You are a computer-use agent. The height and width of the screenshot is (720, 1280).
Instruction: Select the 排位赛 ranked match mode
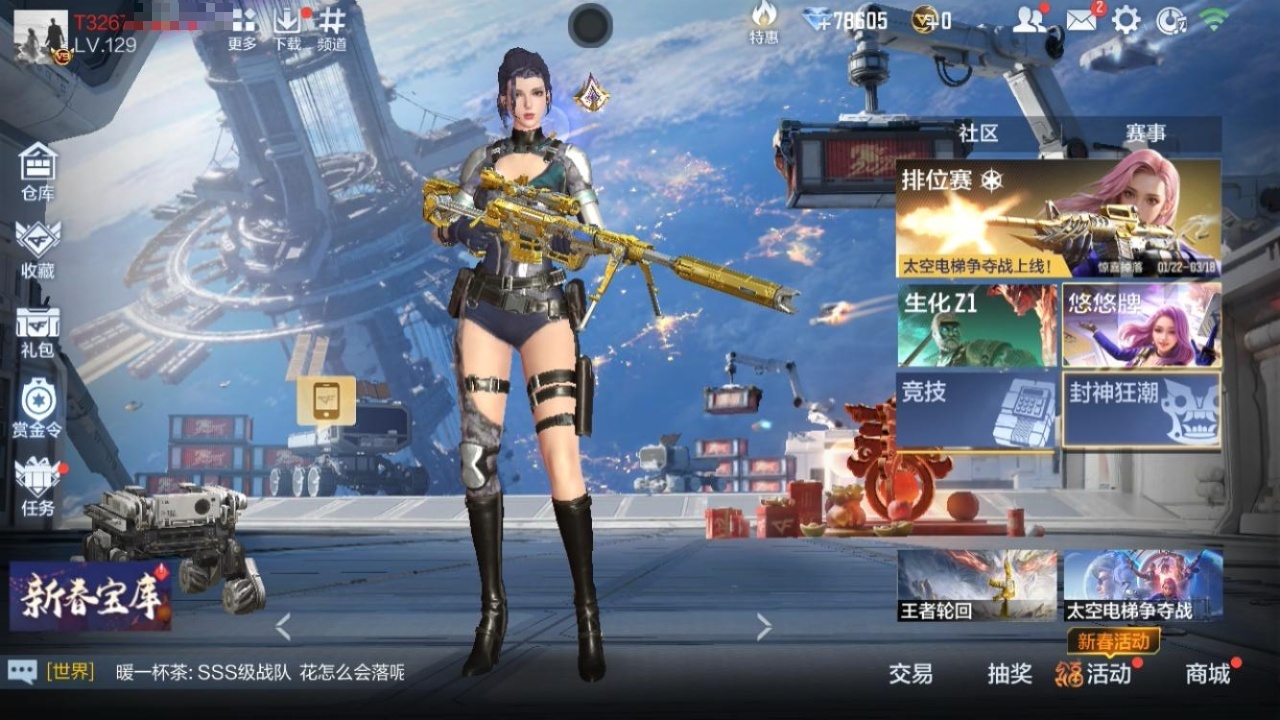point(1058,219)
